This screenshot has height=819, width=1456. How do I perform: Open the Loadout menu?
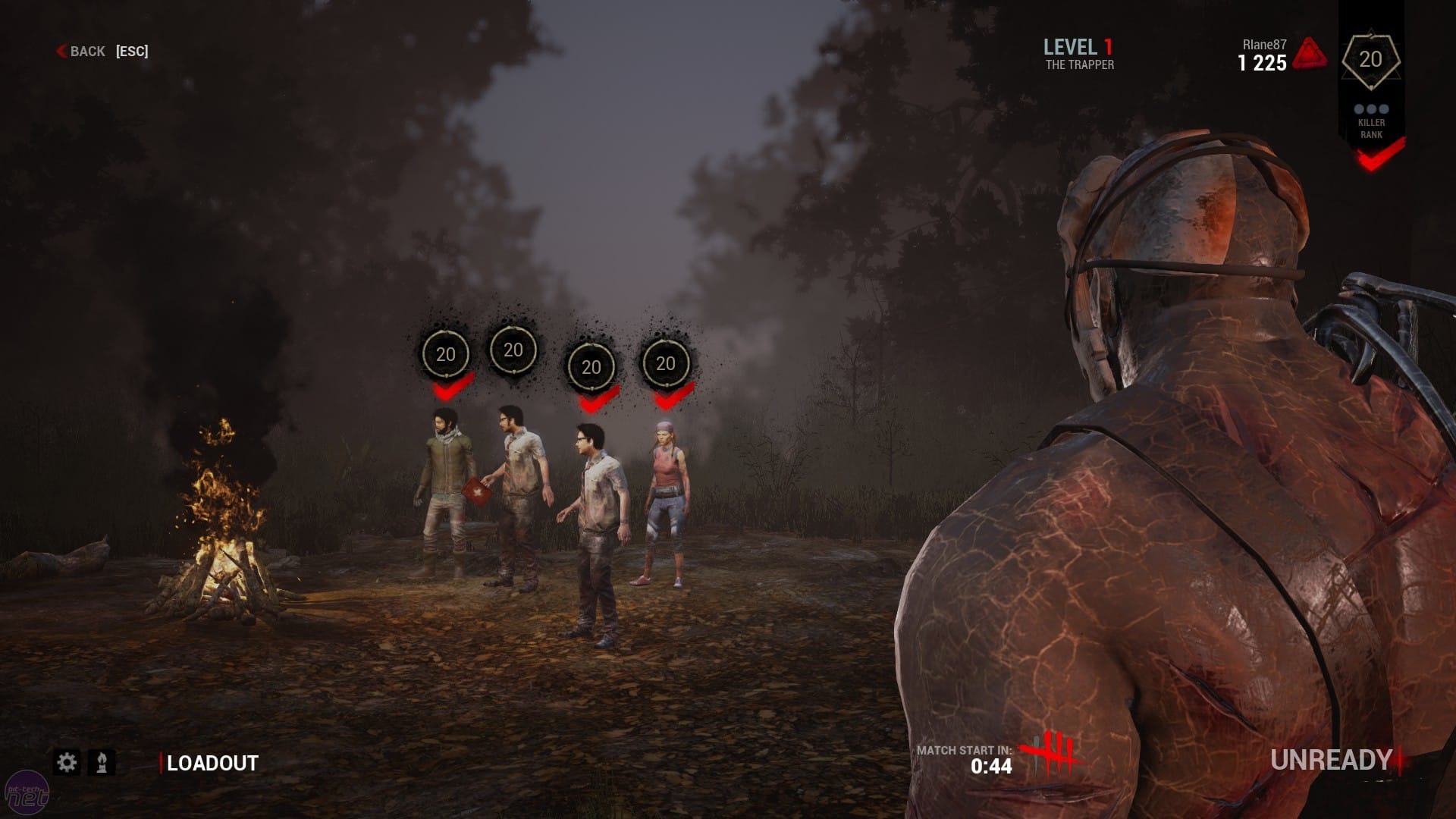pyautogui.click(x=212, y=763)
